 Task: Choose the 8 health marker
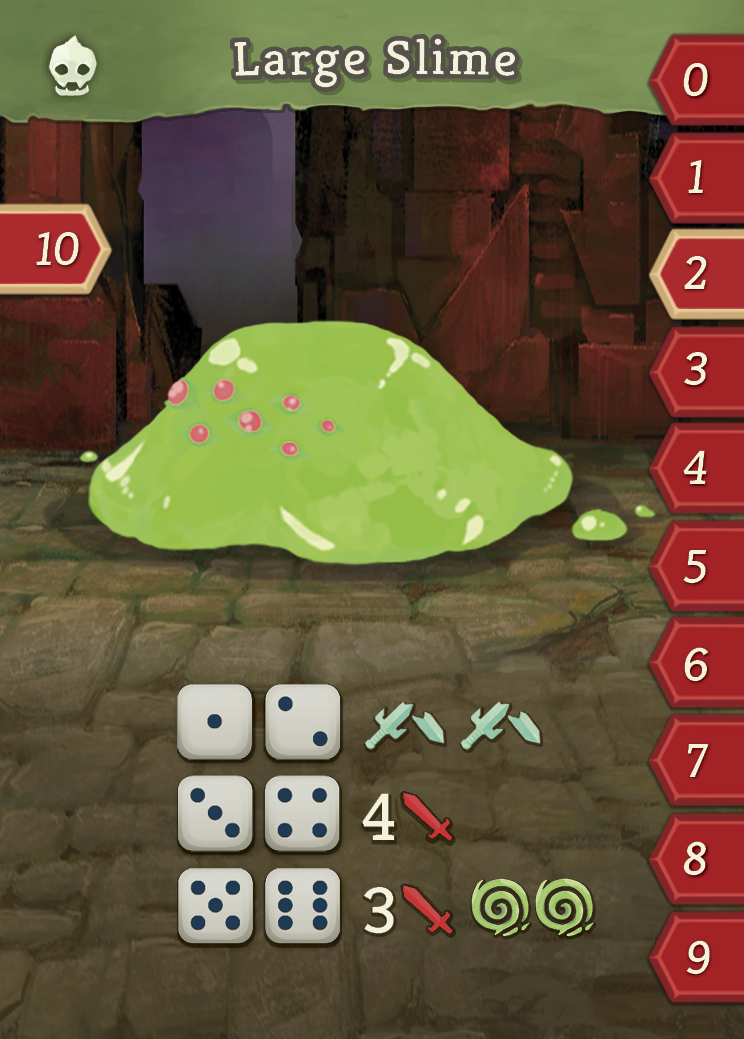[698, 859]
